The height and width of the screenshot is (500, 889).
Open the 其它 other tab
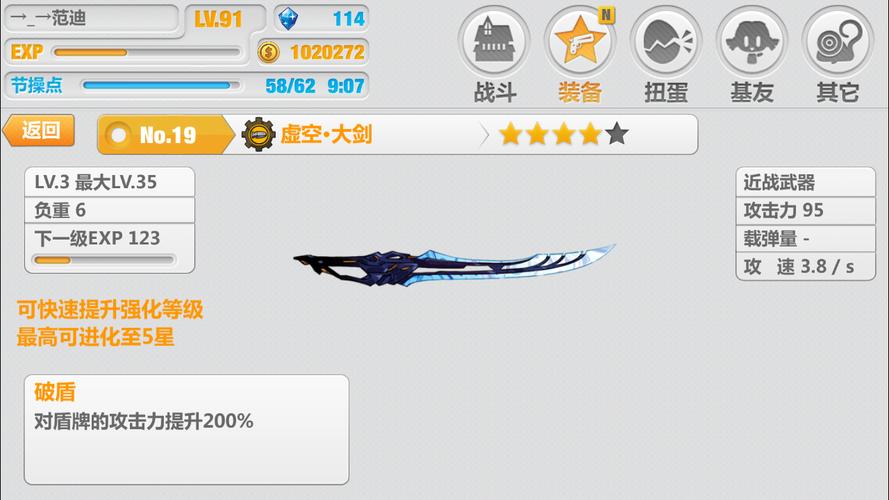point(837,55)
